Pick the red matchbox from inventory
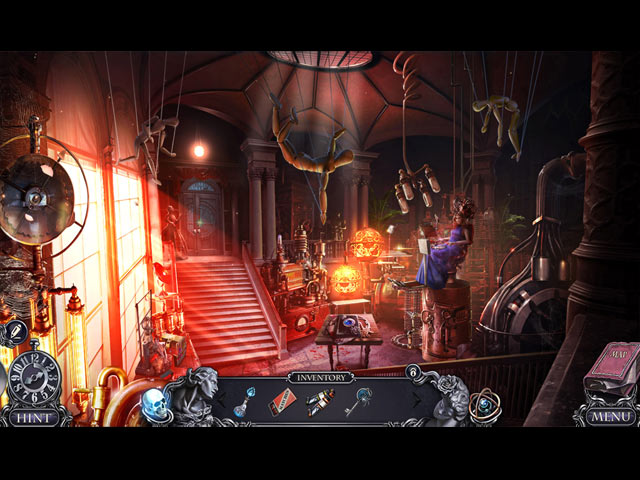Viewport: 640px width, 480px height. tap(283, 403)
